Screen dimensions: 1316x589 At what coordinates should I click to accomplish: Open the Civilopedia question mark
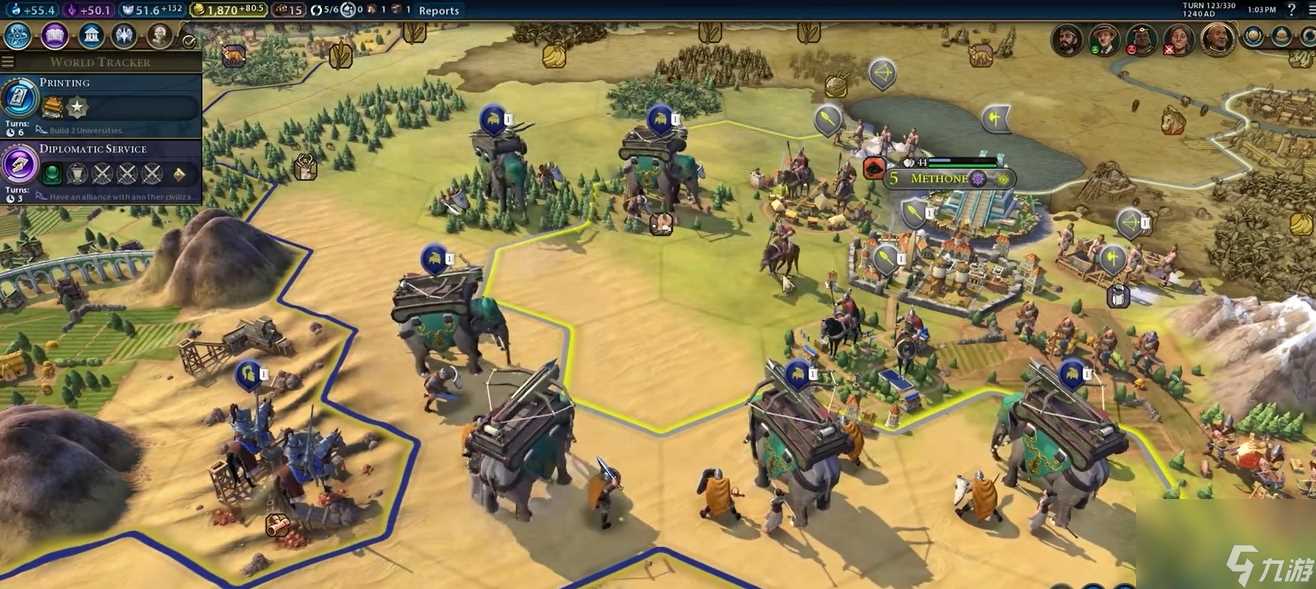(1293, 10)
